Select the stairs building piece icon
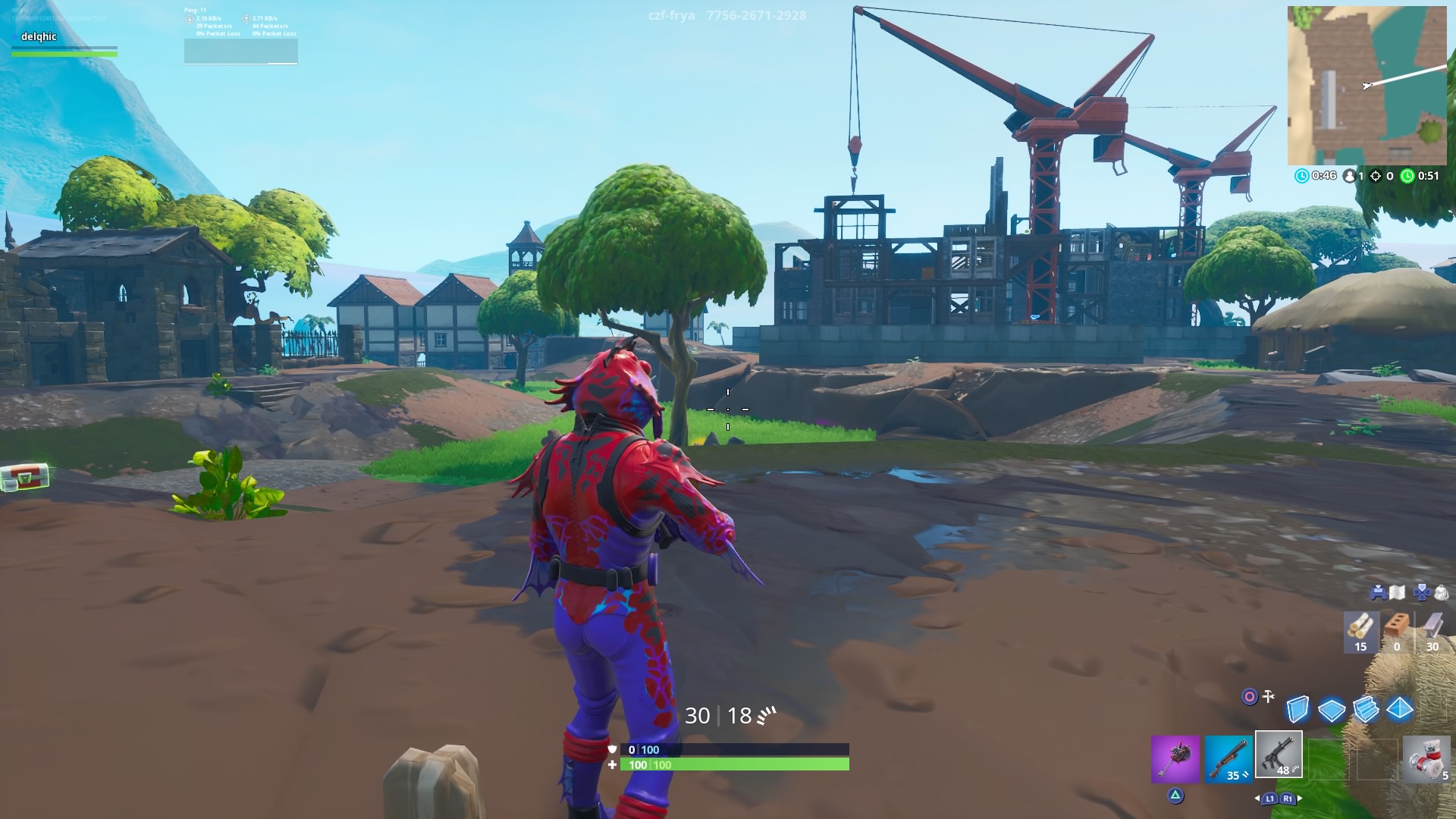This screenshot has height=819, width=1456. 1365,710
